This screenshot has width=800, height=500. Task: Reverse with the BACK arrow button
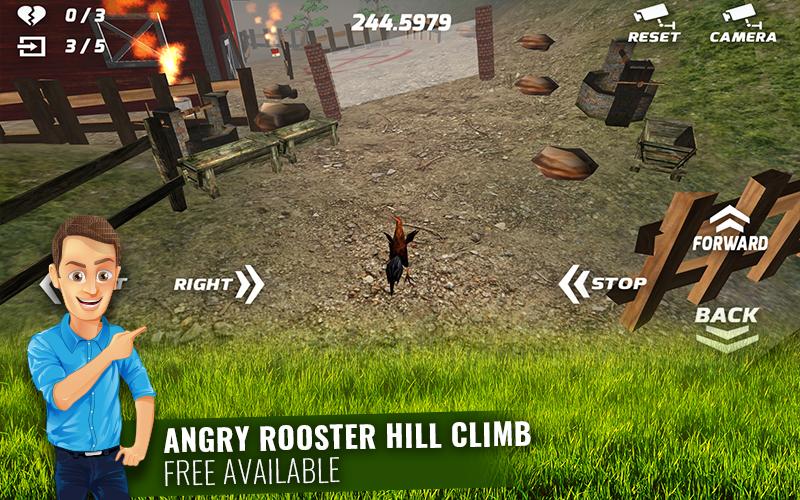727,326
